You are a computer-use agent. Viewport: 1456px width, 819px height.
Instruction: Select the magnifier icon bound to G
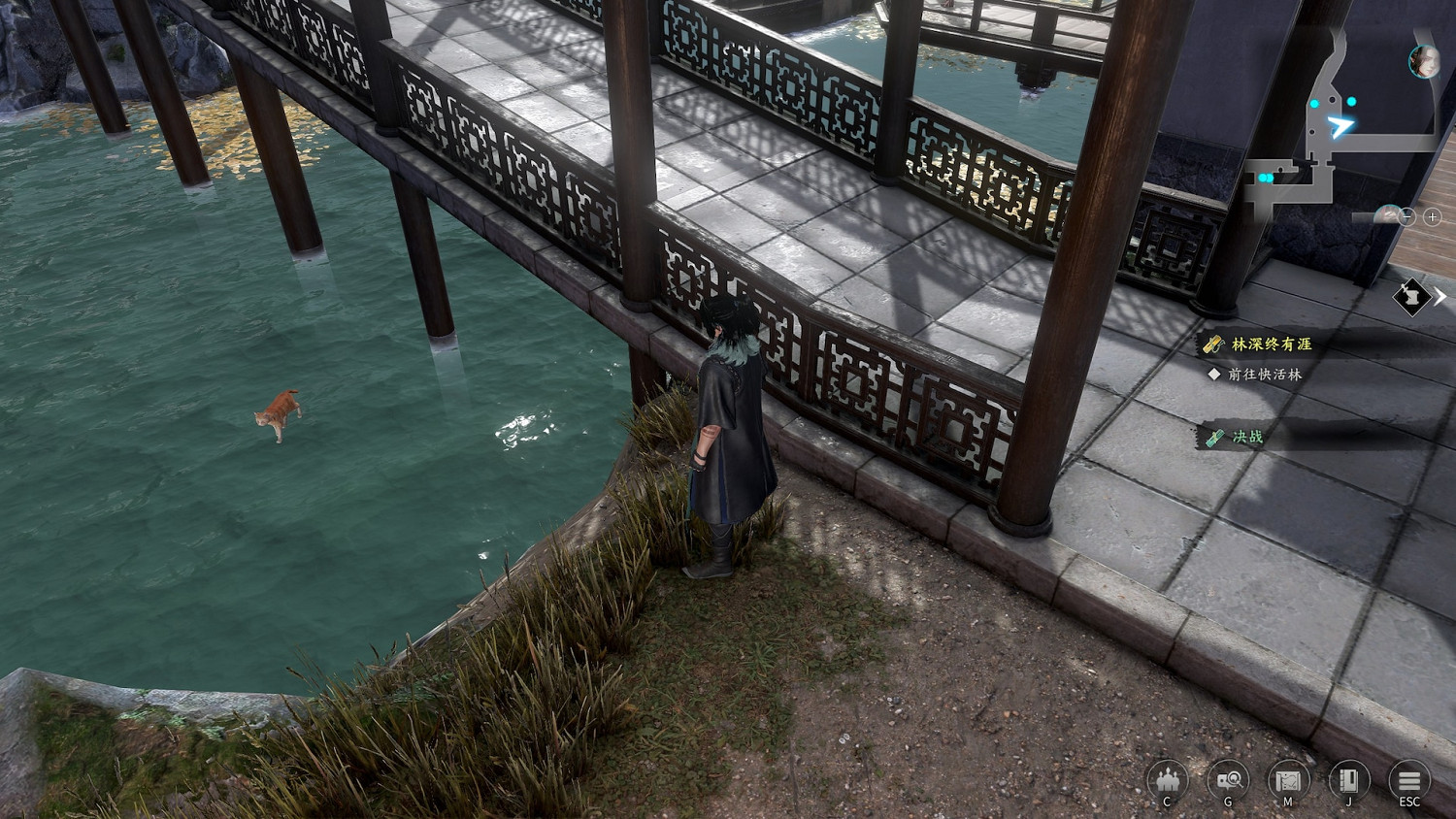(x=1230, y=781)
